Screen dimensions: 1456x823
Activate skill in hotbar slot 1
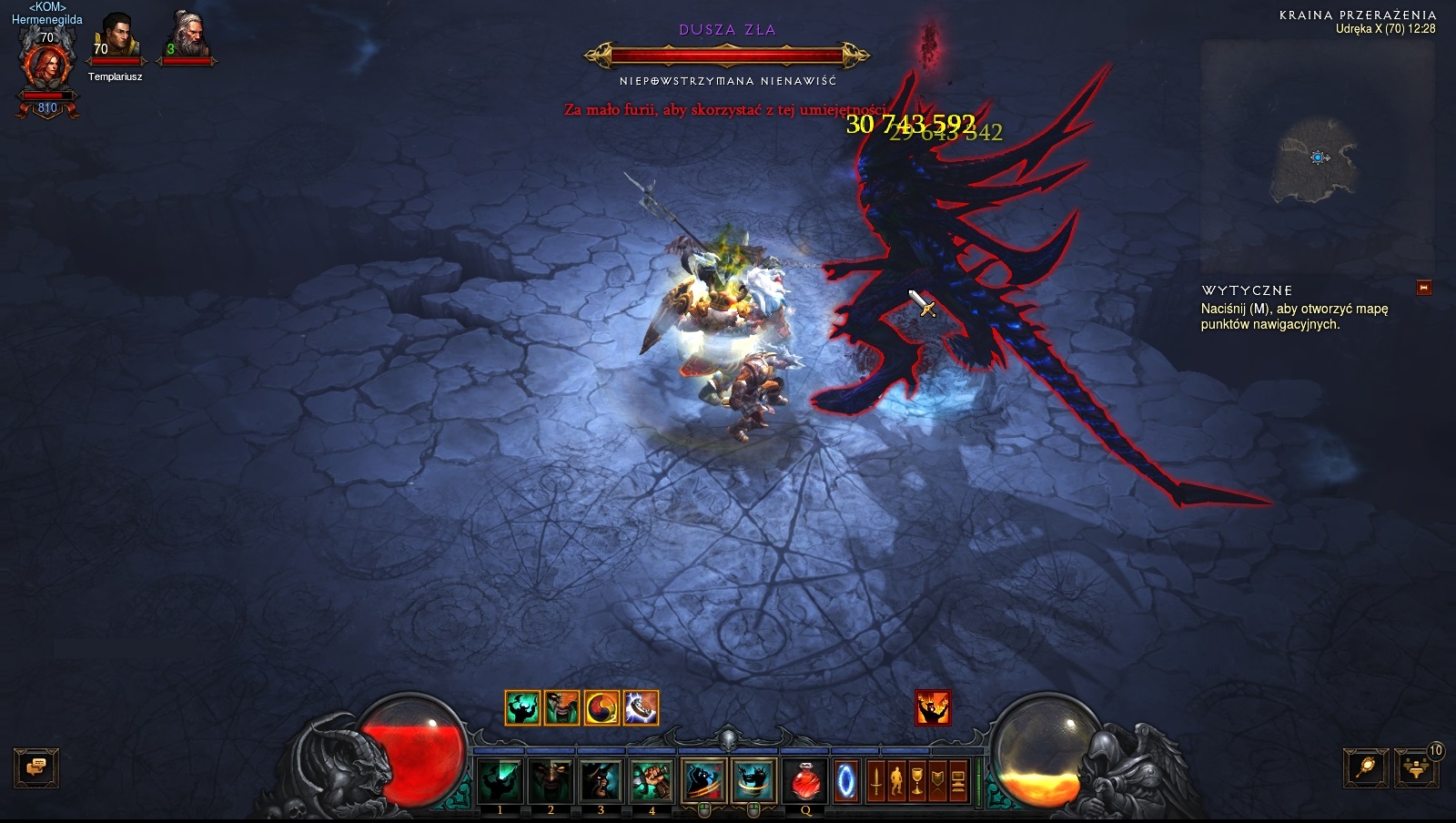click(x=500, y=780)
